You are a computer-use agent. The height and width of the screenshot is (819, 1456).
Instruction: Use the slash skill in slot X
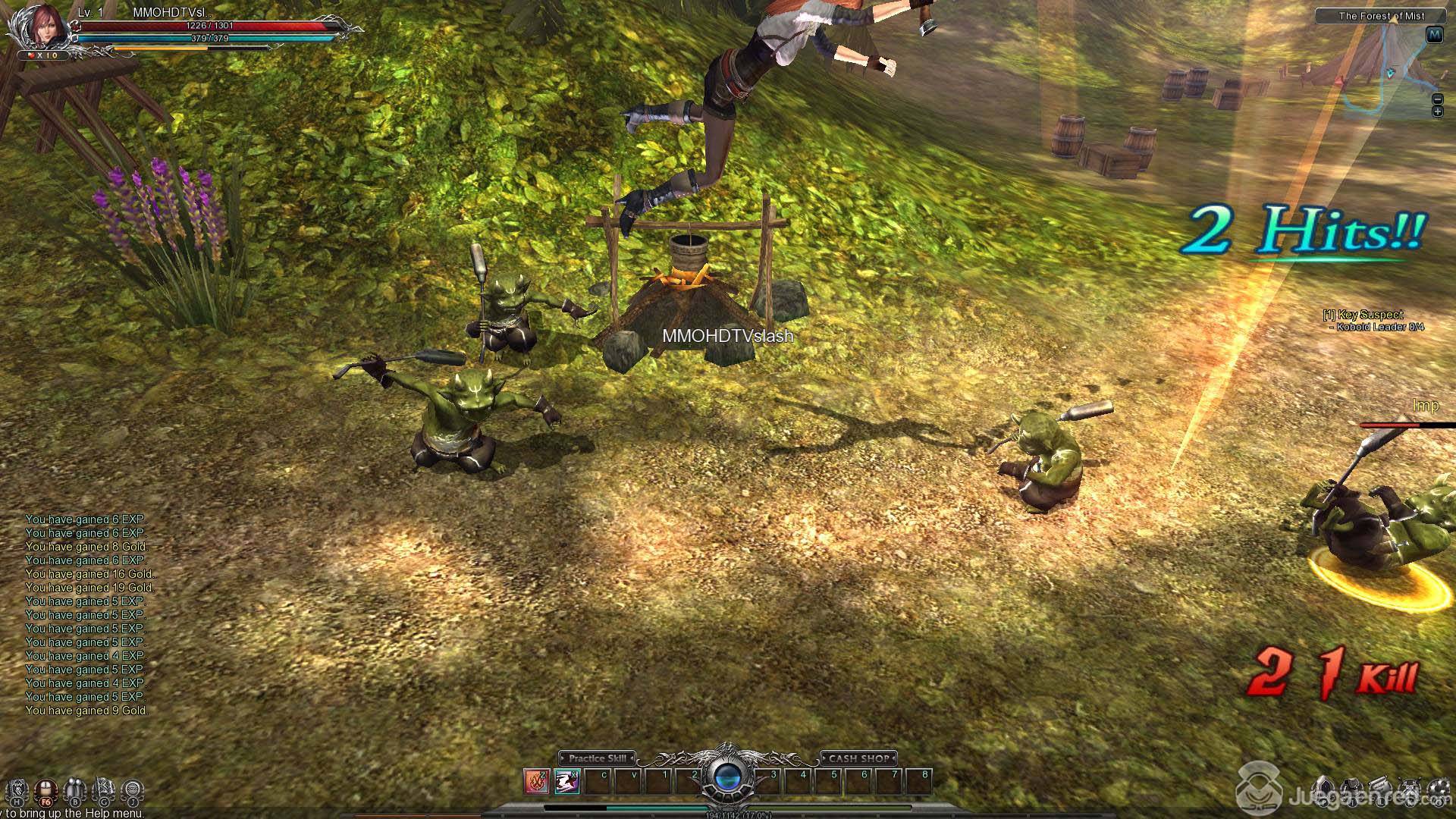566,782
